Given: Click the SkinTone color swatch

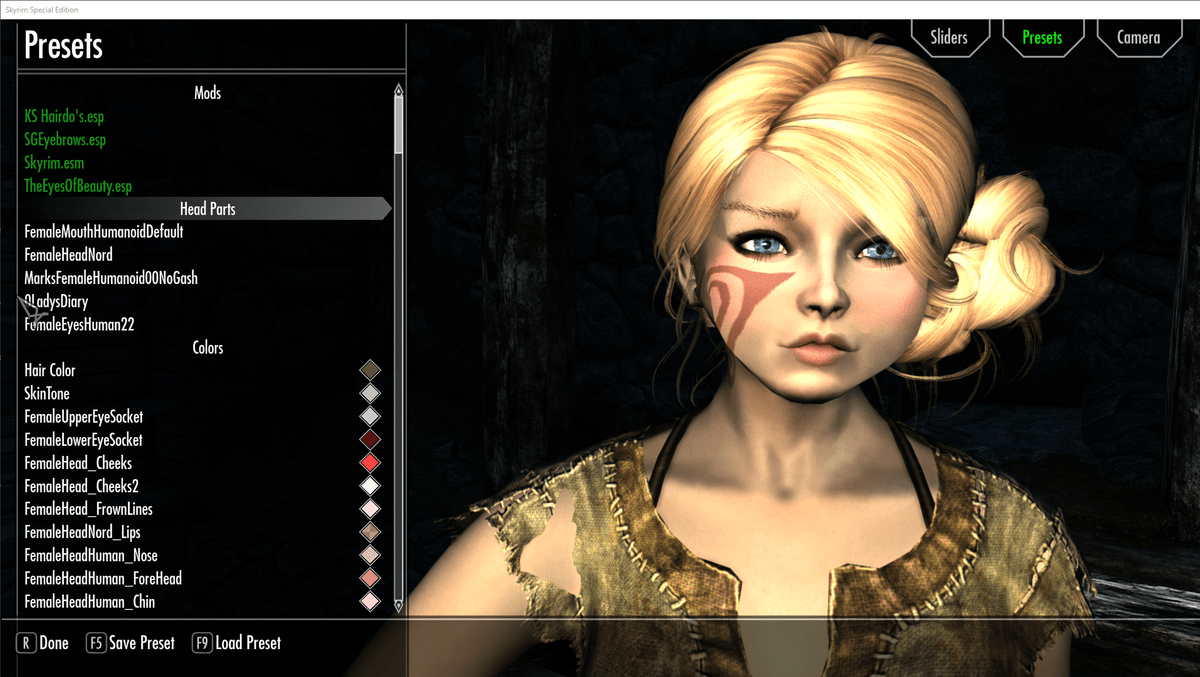Looking at the screenshot, I should click(x=370, y=393).
